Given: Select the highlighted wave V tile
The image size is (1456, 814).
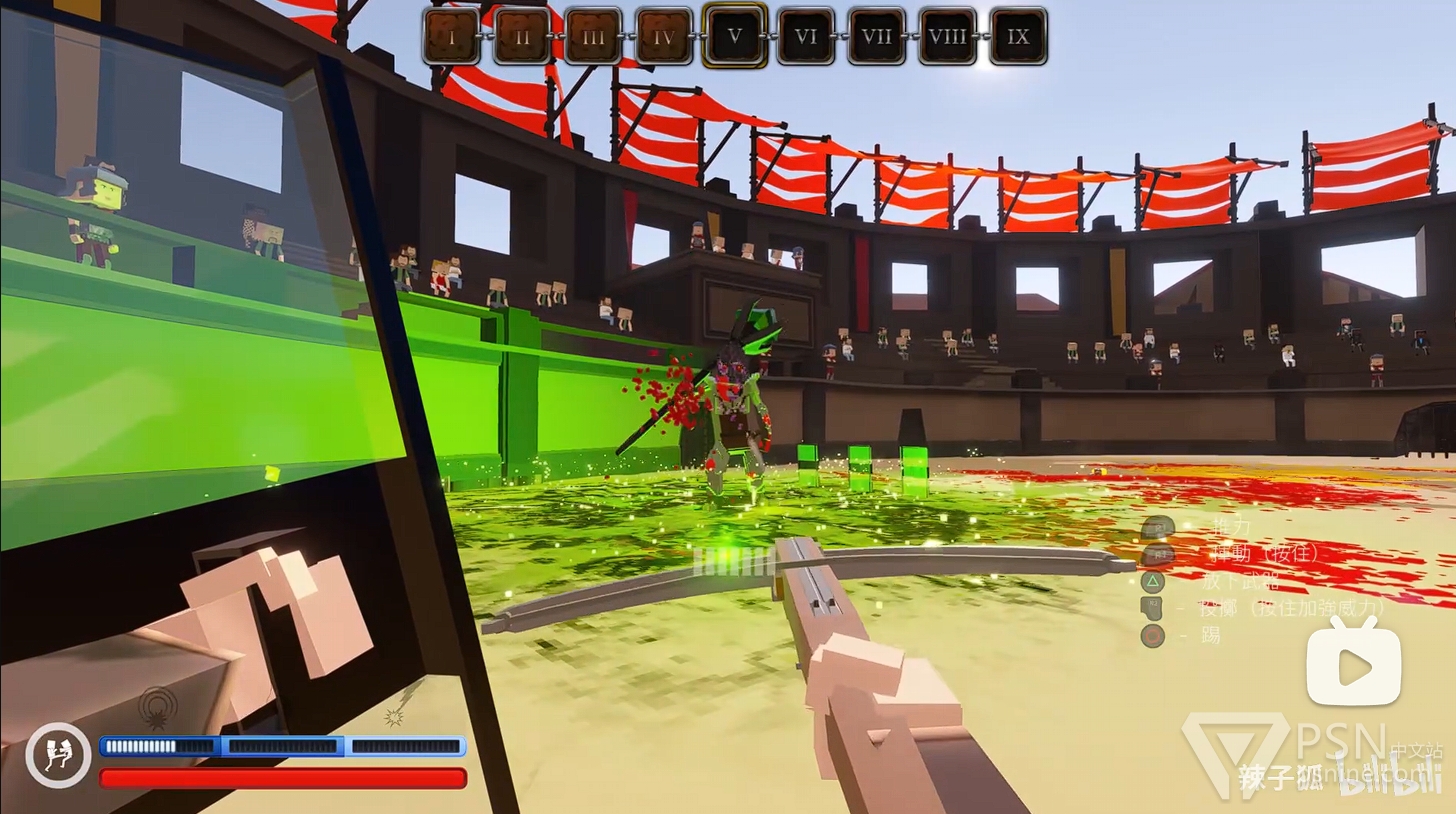Looking at the screenshot, I should point(735,36).
